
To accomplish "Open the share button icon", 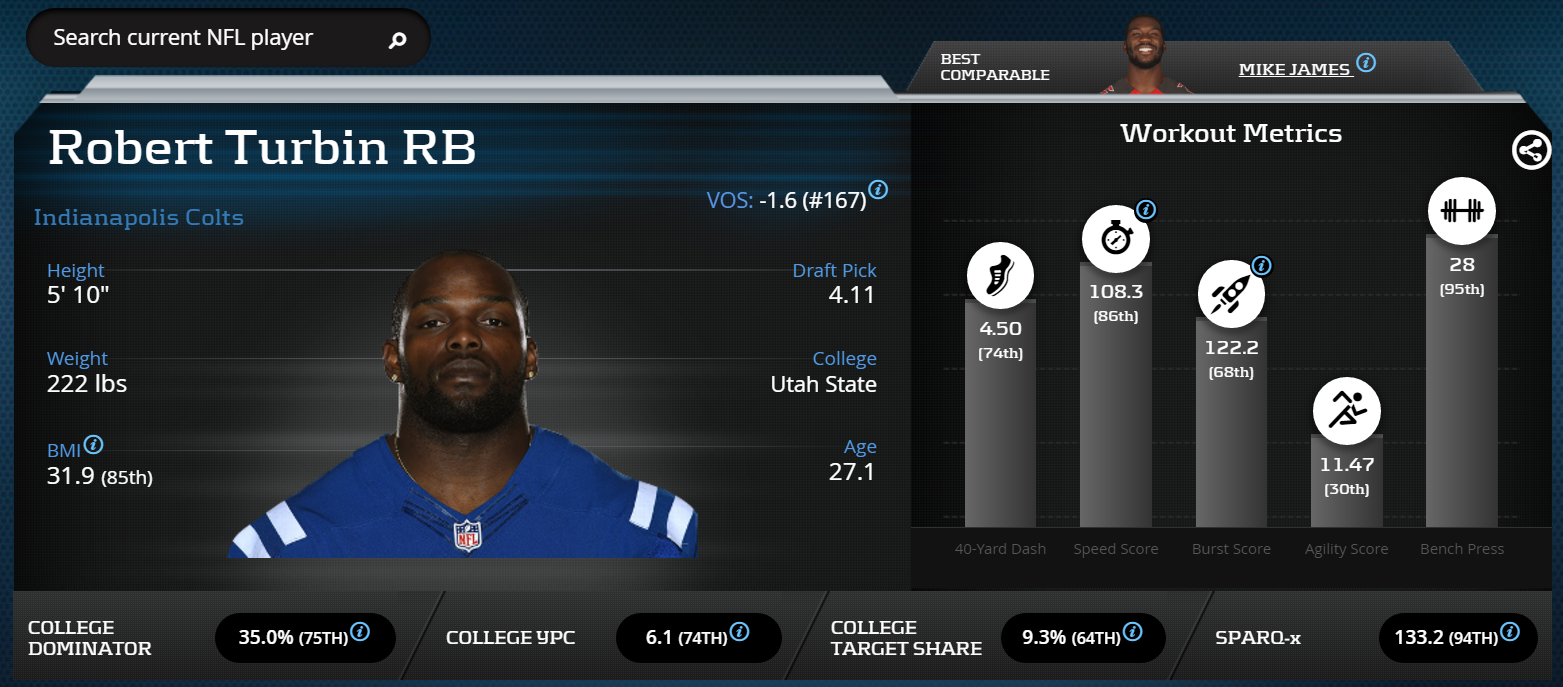I will 1531,151.
